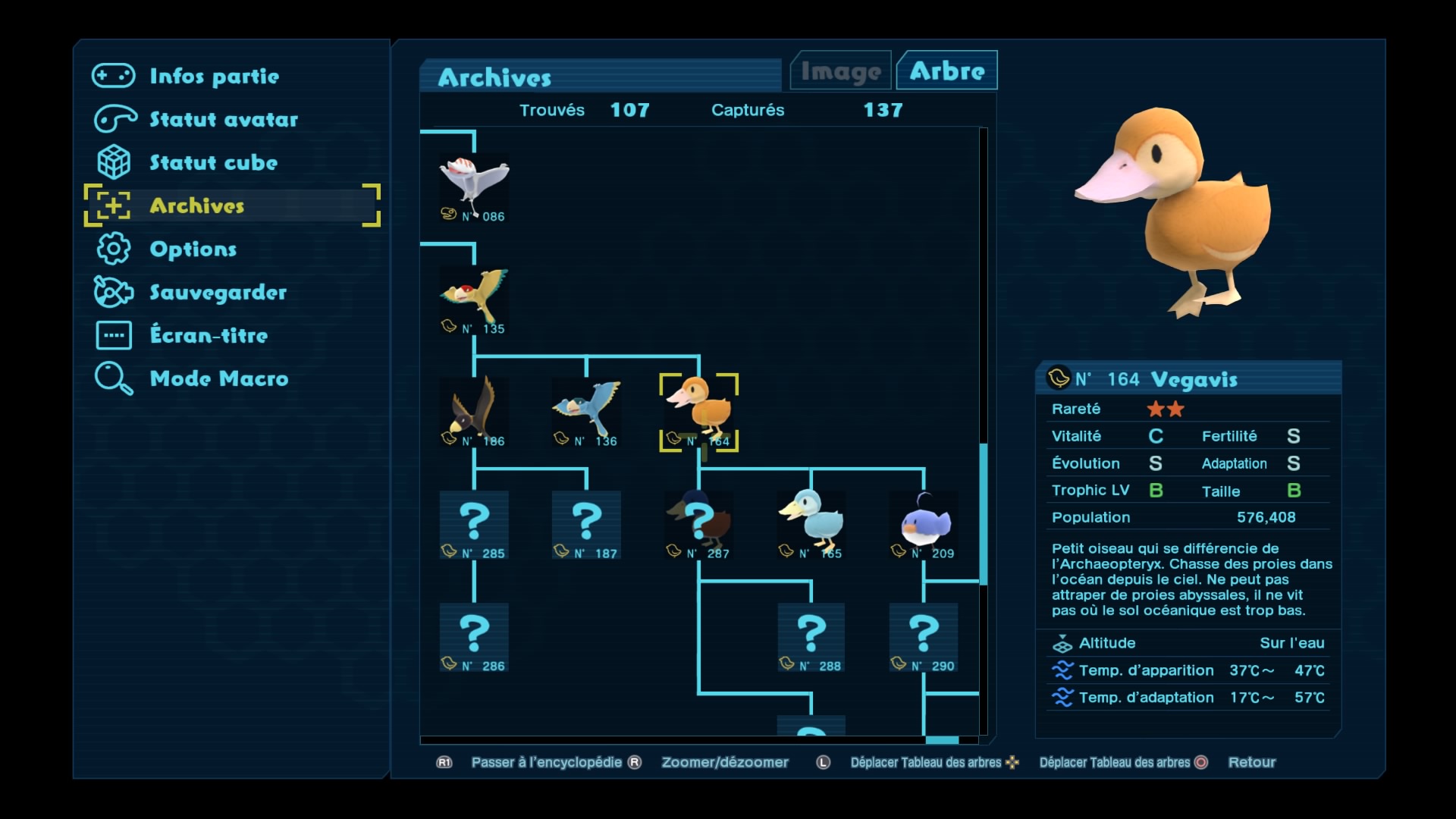Open the Options menu
The width and height of the screenshot is (1456, 819).
193,249
